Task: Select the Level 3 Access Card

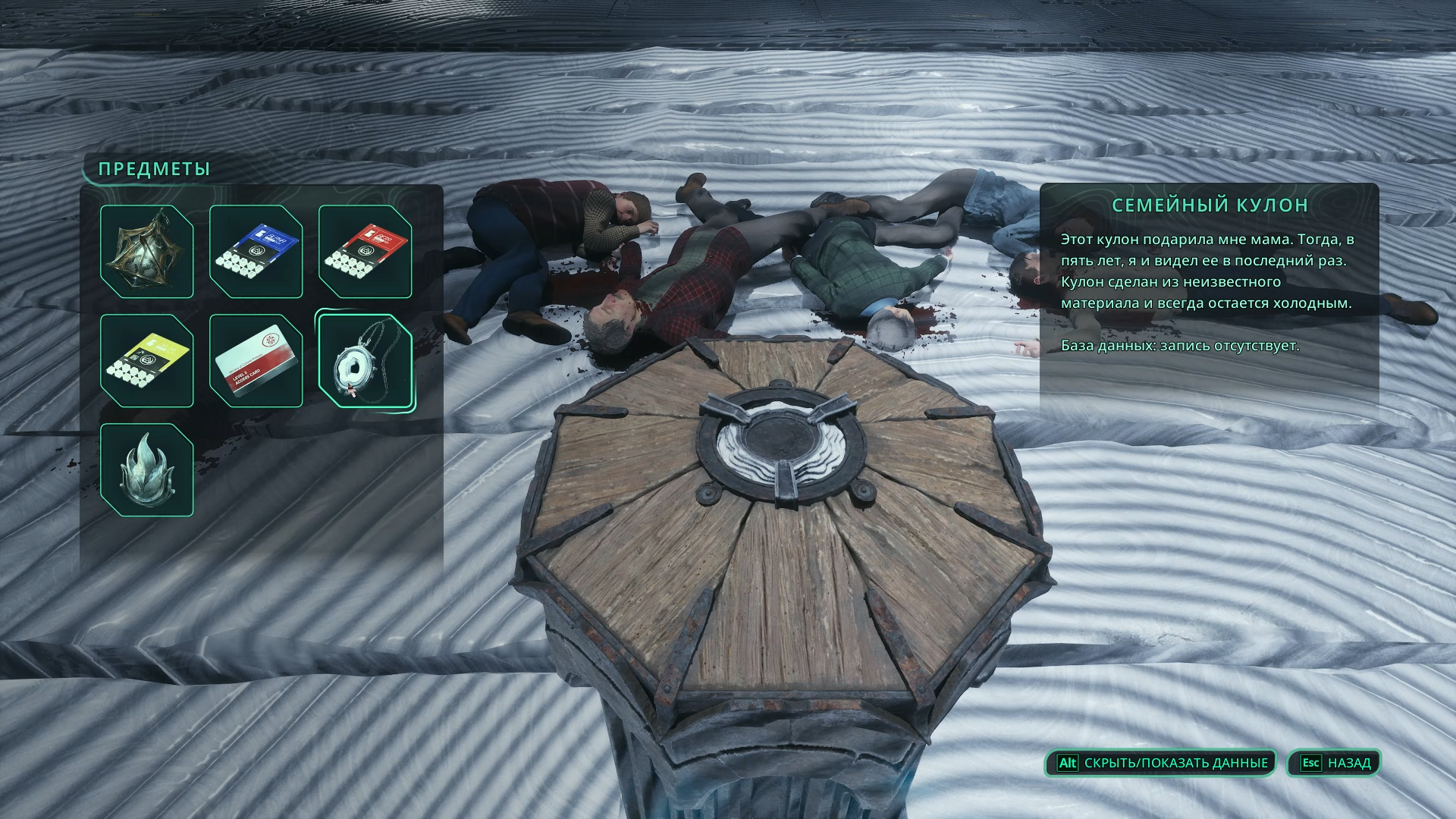Action: (256, 361)
